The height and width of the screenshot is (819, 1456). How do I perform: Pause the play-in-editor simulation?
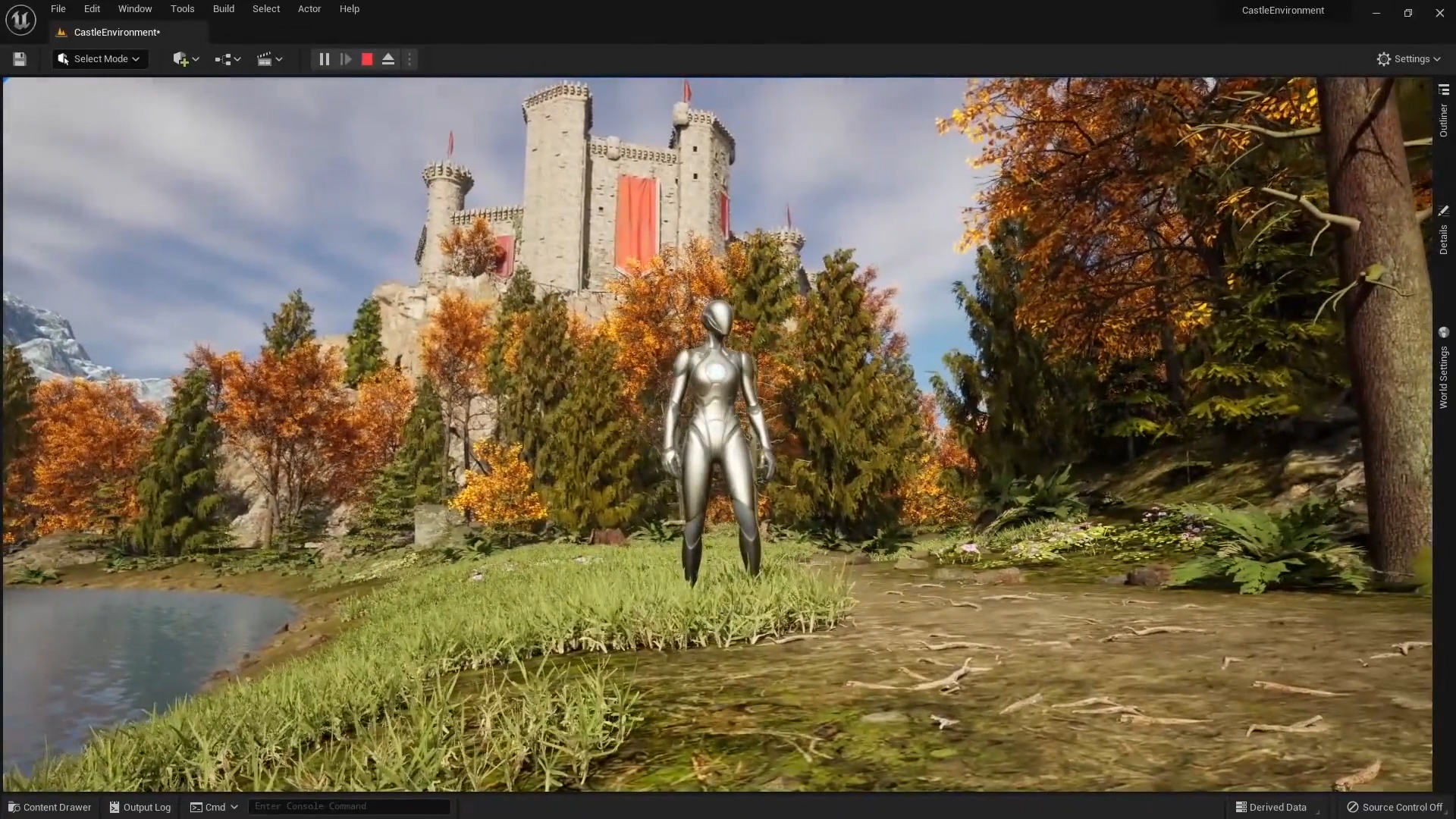pyautogui.click(x=324, y=59)
